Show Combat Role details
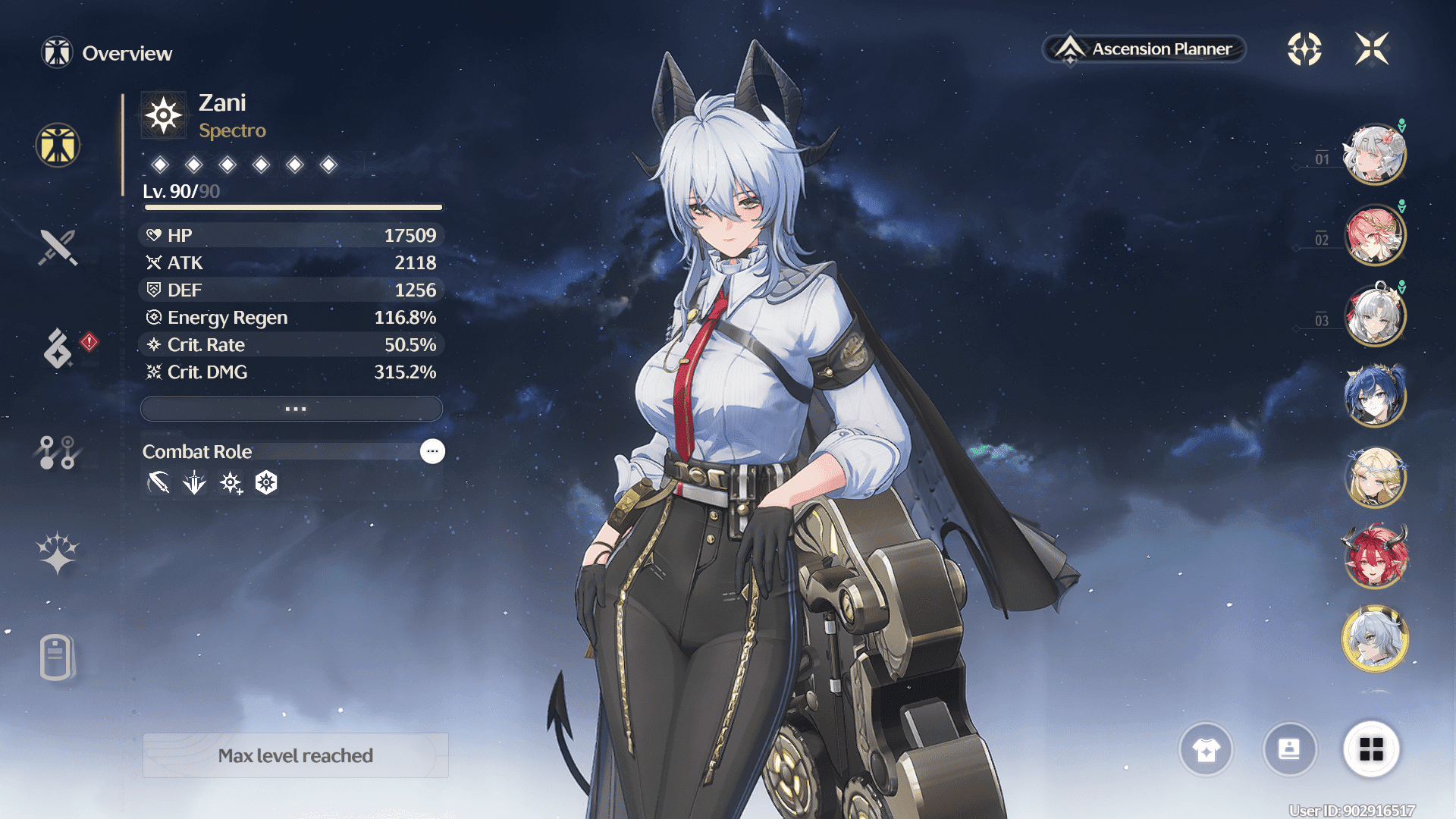Viewport: 1456px width, 819px height. point(432,451)
